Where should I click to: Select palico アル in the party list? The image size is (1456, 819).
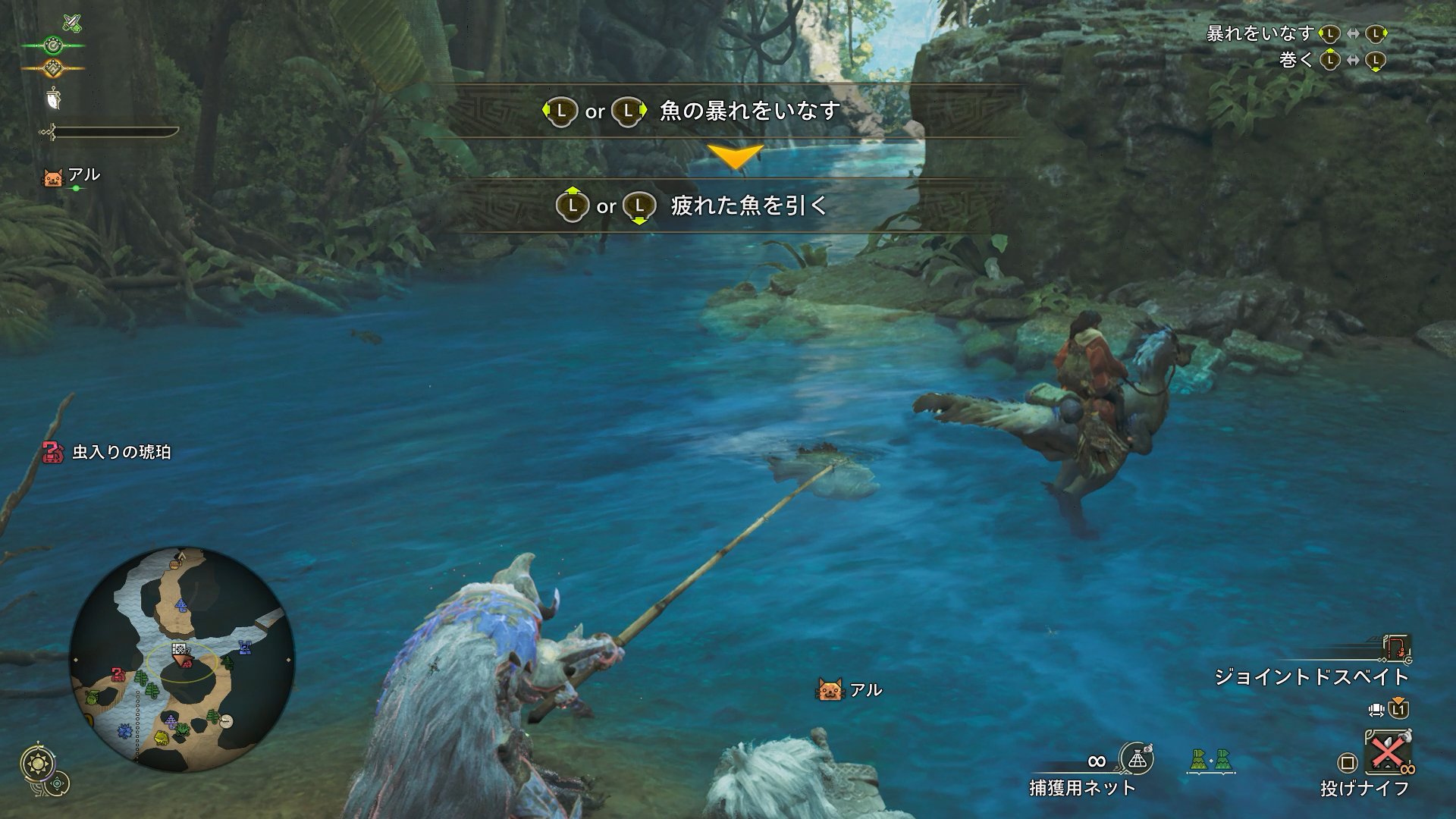click(73, 177)
